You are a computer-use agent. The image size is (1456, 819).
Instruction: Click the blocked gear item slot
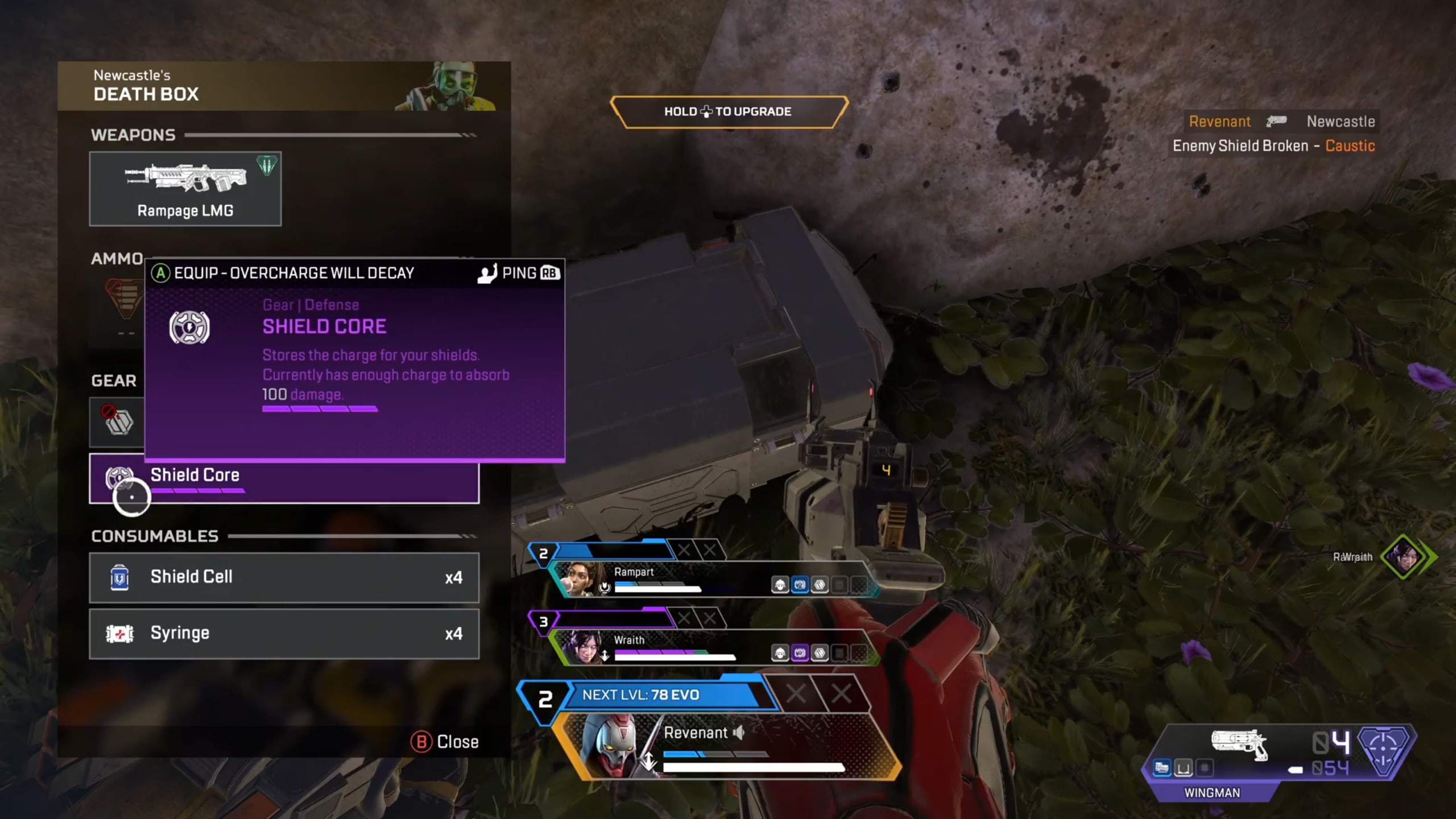pos(117,421)
